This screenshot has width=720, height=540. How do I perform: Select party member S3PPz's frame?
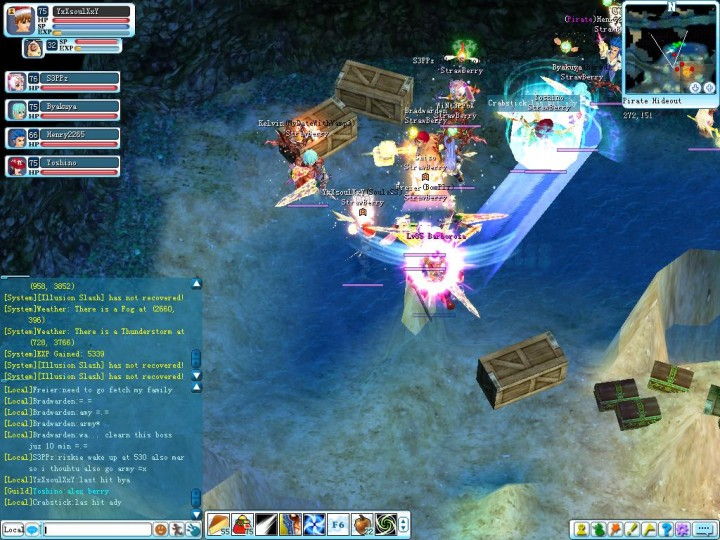coord(62,80)
